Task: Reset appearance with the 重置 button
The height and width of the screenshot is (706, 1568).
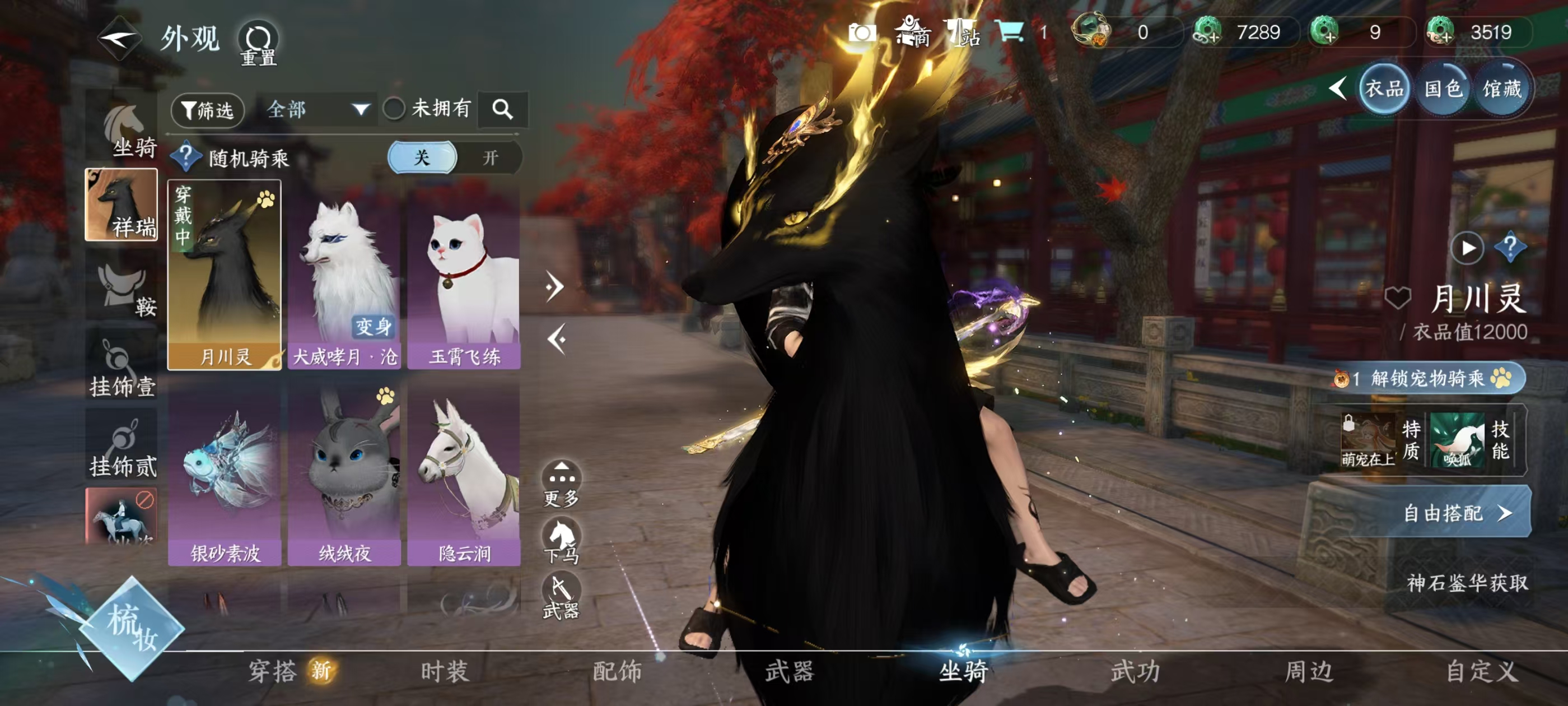Action: tap(258, 43)
